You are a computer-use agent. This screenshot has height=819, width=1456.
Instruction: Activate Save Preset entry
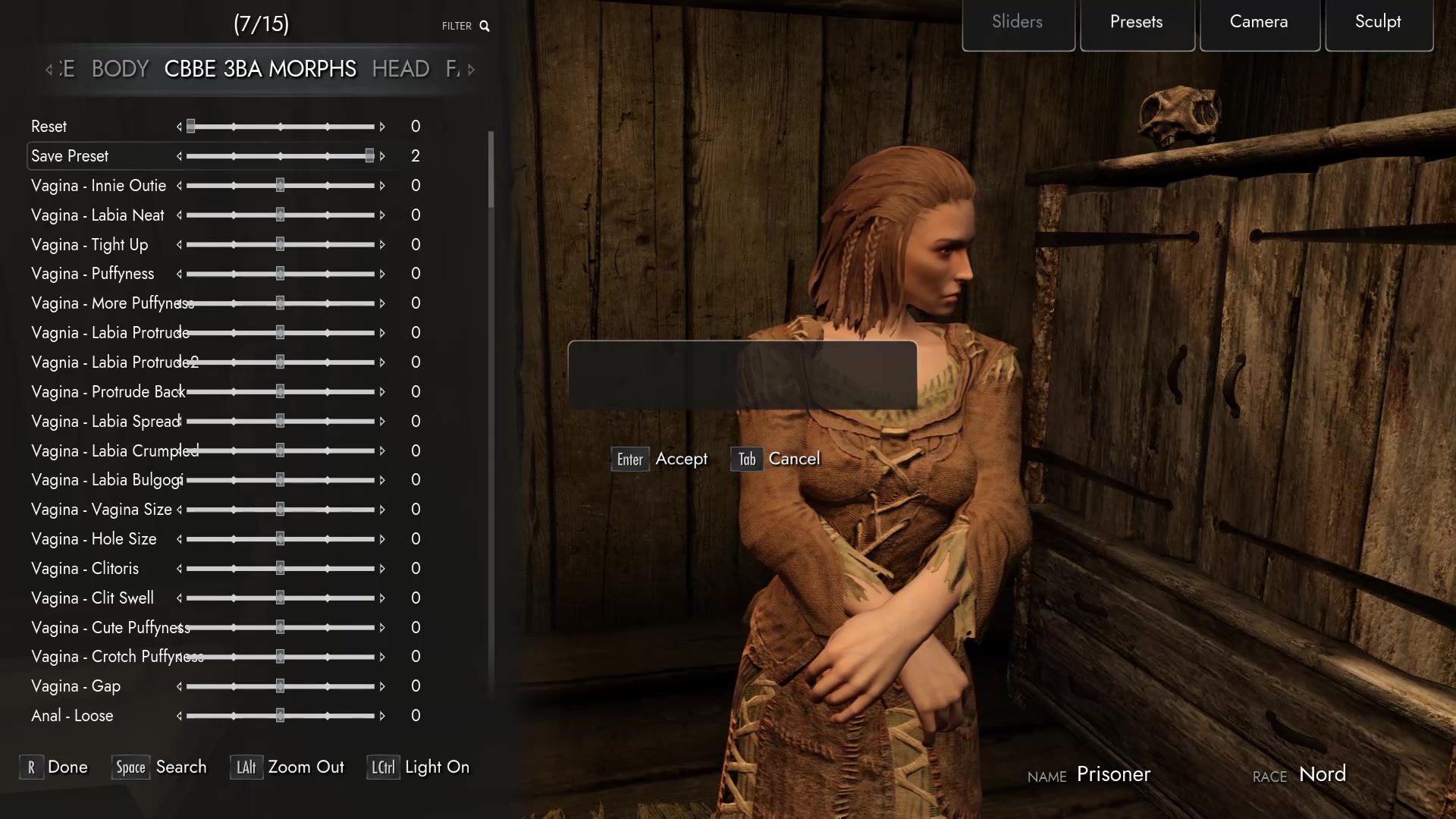tap(69, 156)
